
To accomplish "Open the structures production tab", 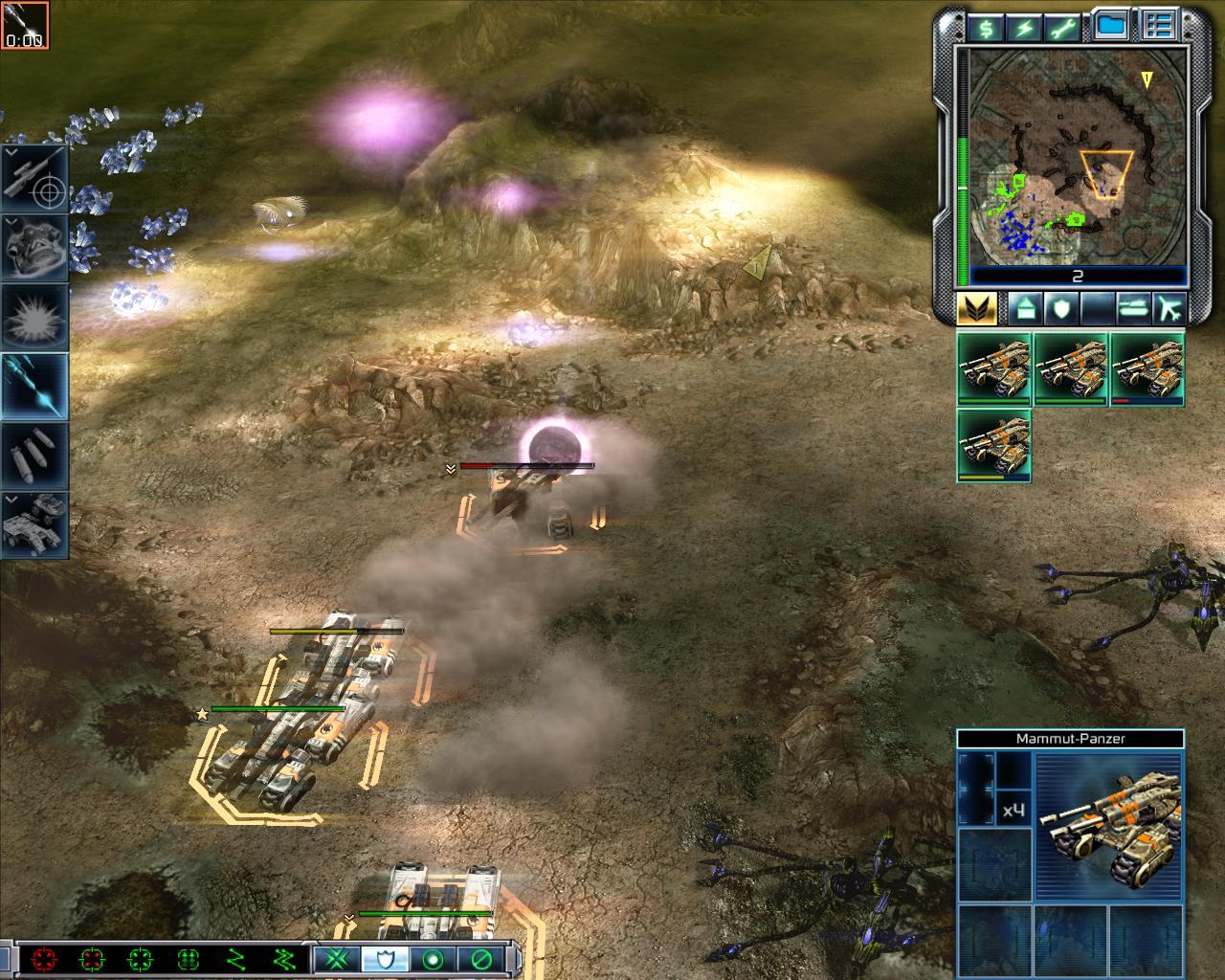I will 1023,309.
